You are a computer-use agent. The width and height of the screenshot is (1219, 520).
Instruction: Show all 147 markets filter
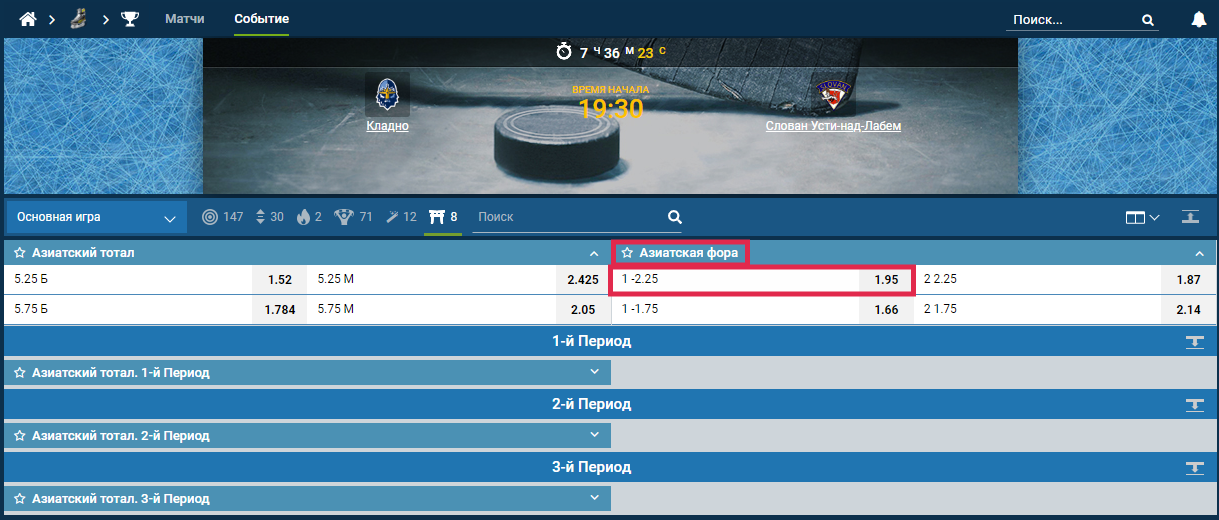222,217
